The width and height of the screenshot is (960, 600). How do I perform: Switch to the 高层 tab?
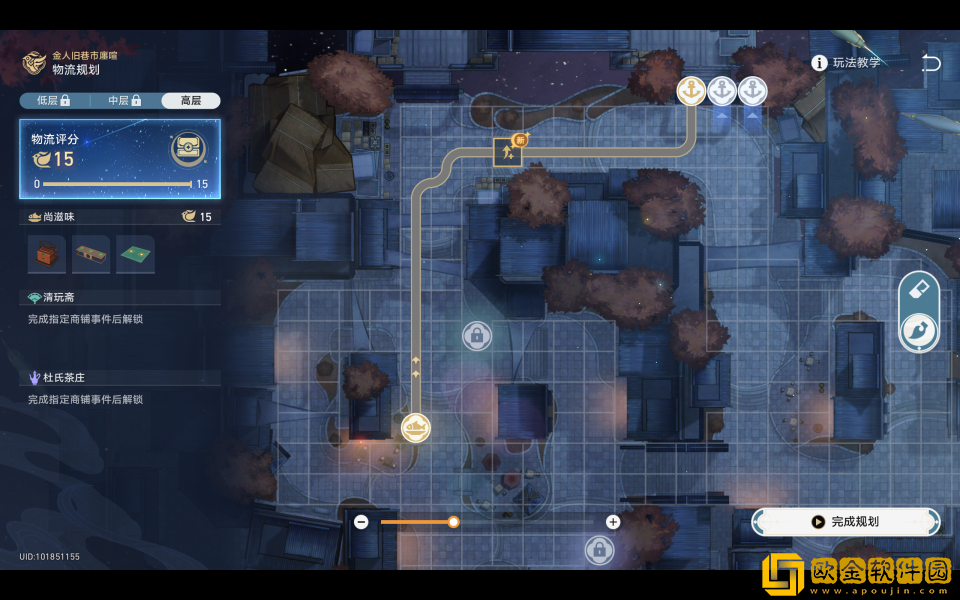point(190,101)
